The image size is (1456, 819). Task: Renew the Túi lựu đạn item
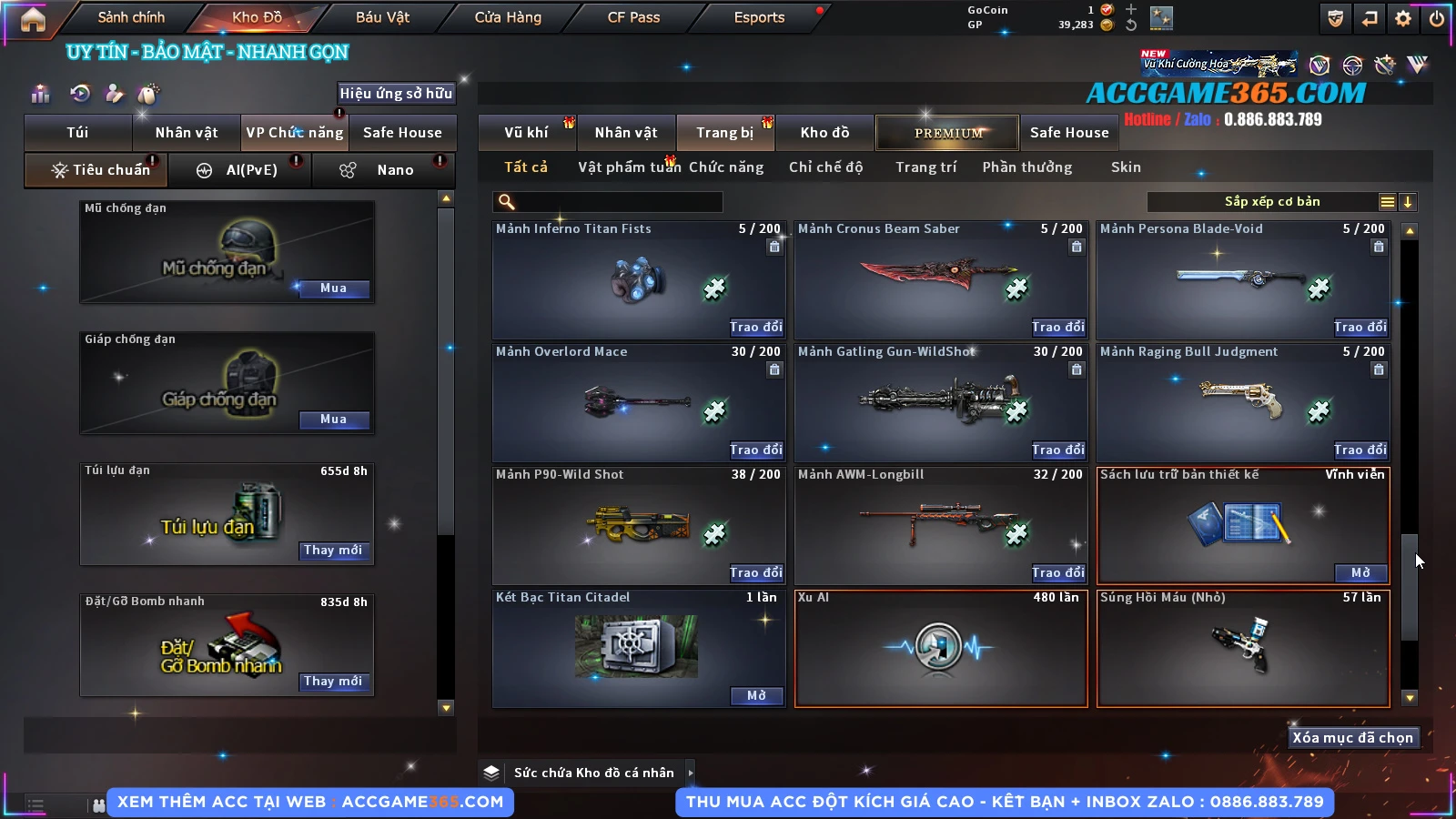tap(333, 551)
